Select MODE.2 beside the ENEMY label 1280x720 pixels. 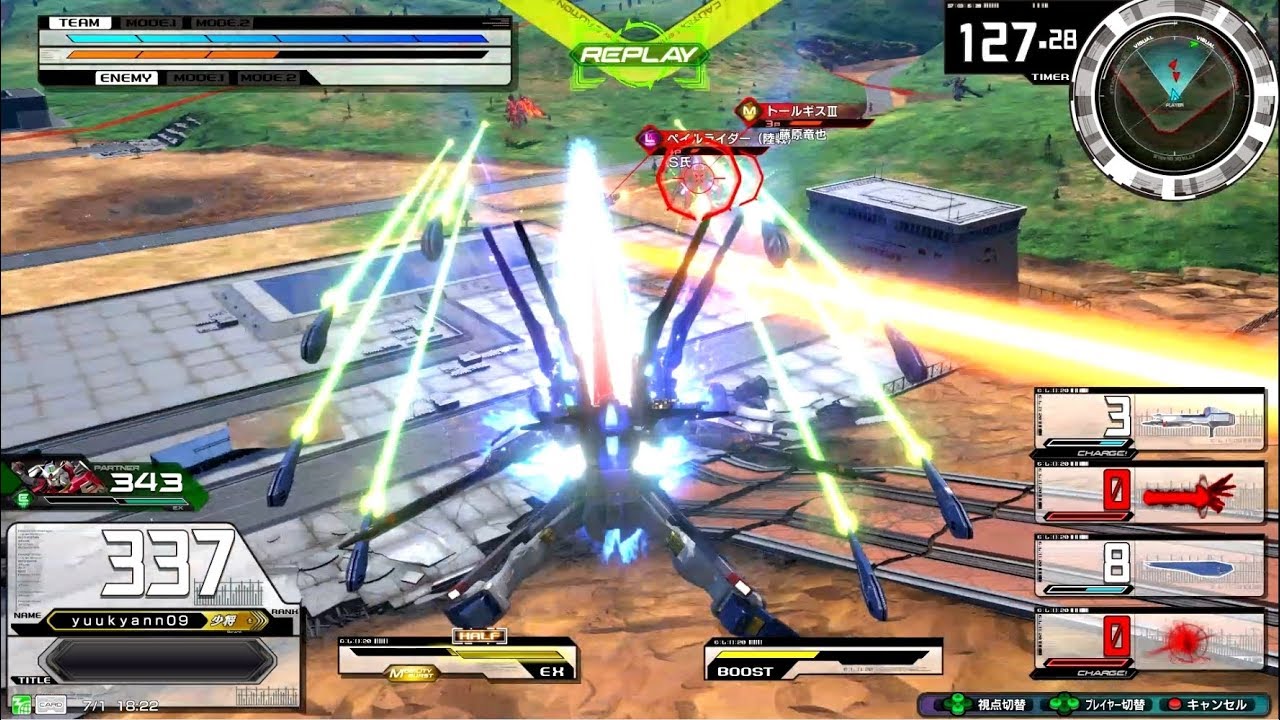(268, 78)
